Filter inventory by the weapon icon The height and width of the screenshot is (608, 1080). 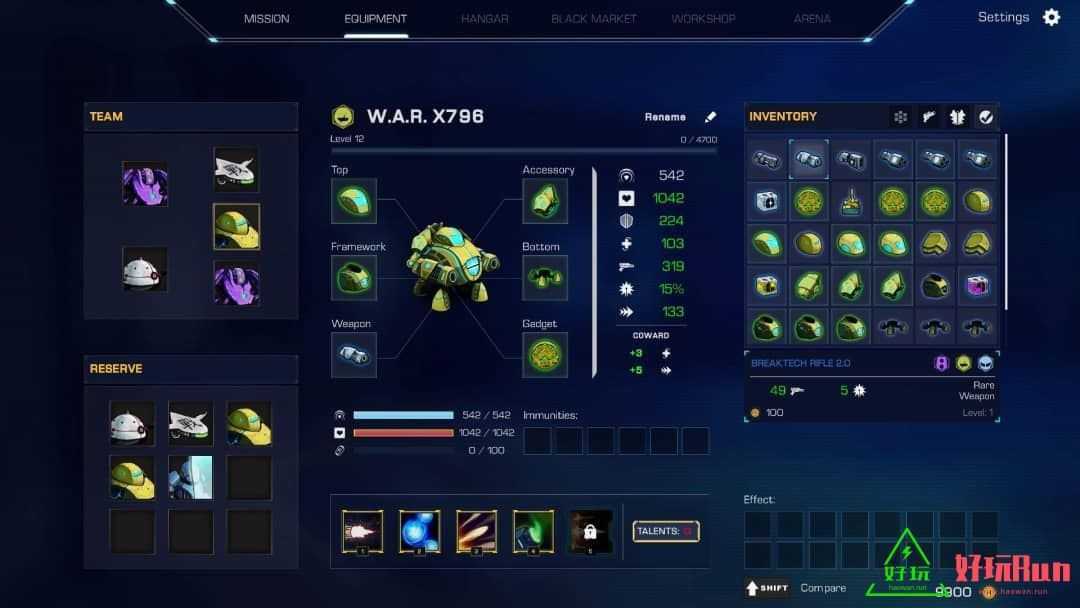(929, 117)
